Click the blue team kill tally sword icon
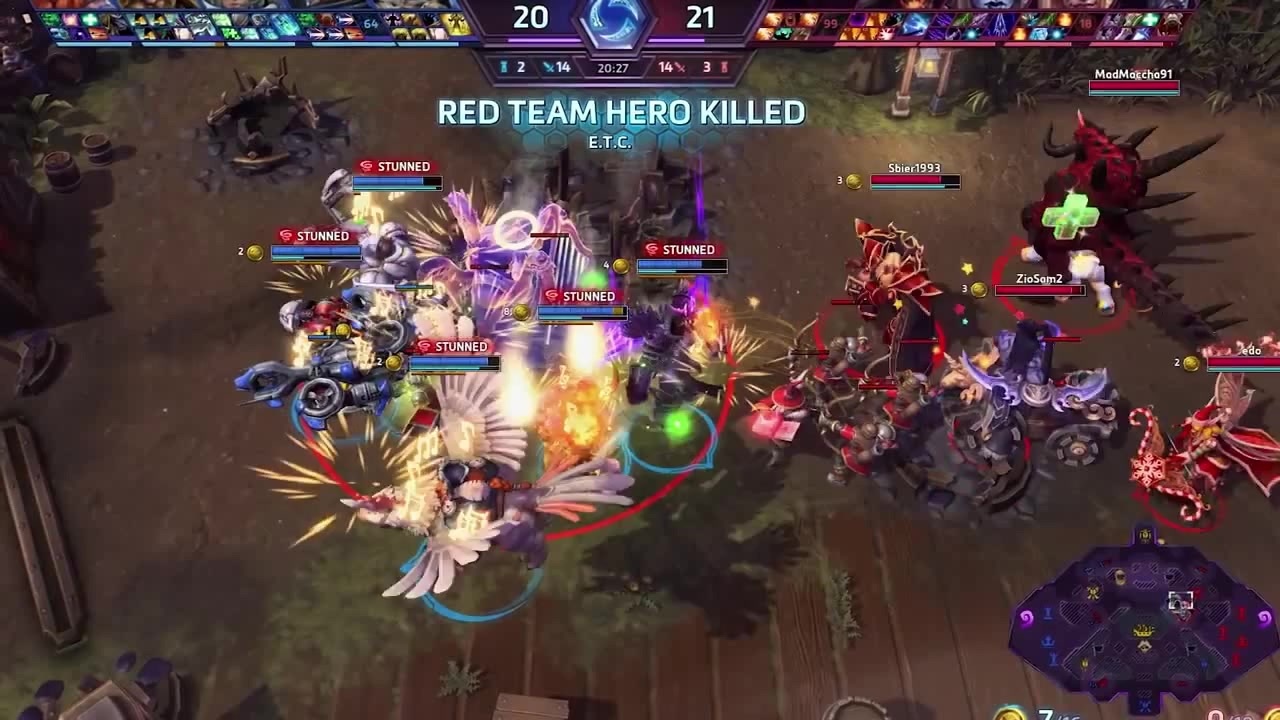The image size is (1280, 720). coord(547,66)
